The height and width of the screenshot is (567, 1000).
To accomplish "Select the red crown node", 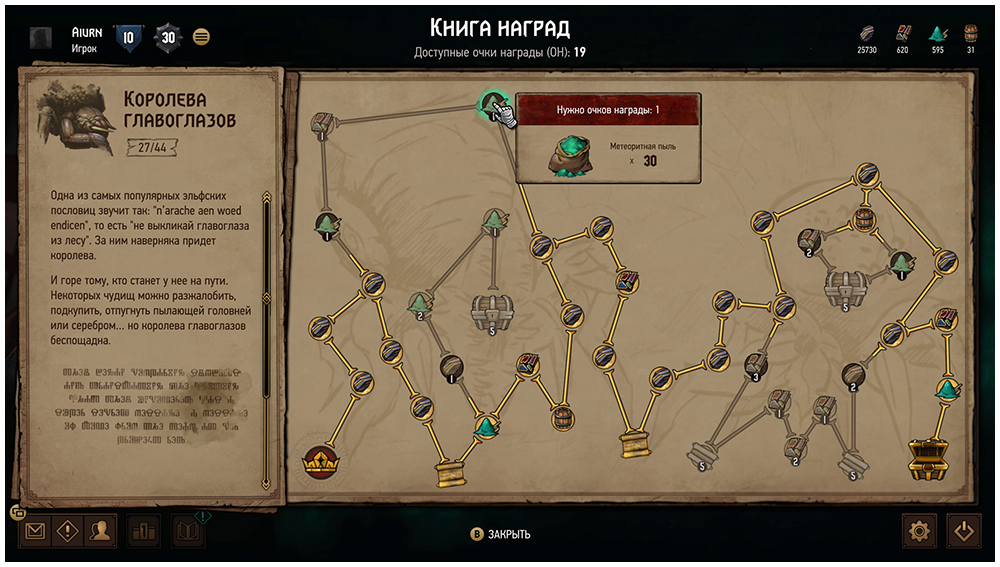I will pos(320,463).
